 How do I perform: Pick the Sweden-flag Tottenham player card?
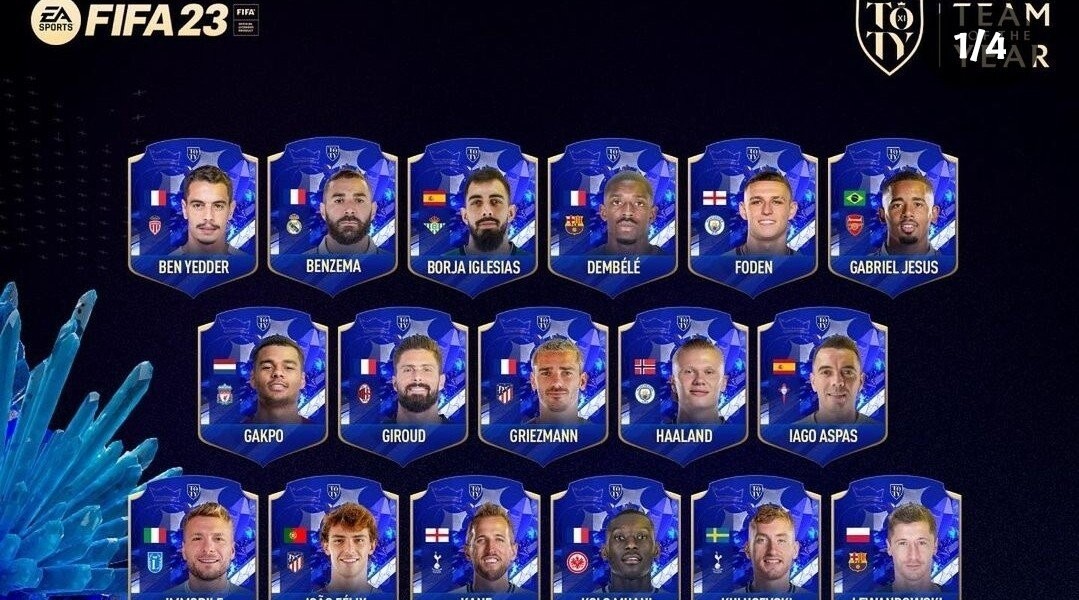click(756, 545)
